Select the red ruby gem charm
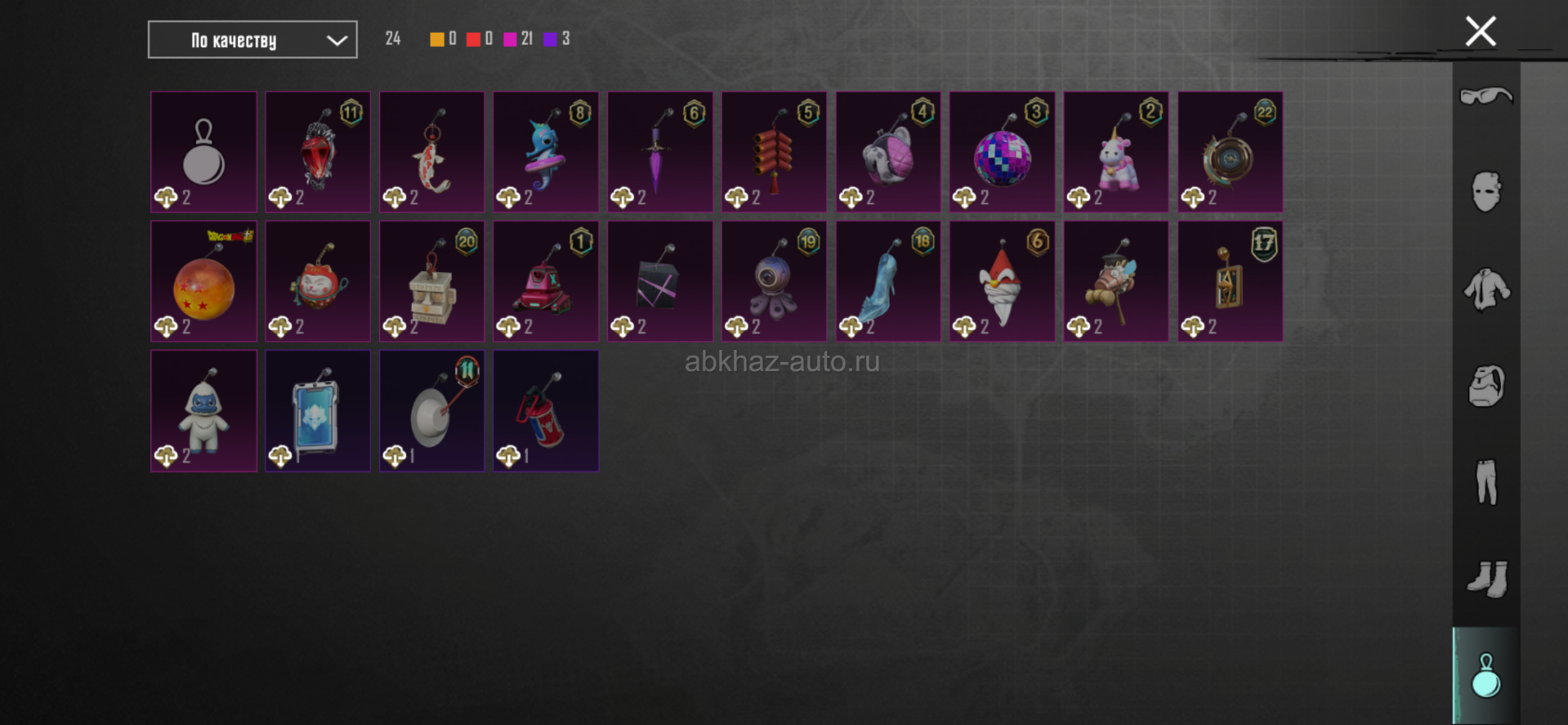 (x=317, y=153)
